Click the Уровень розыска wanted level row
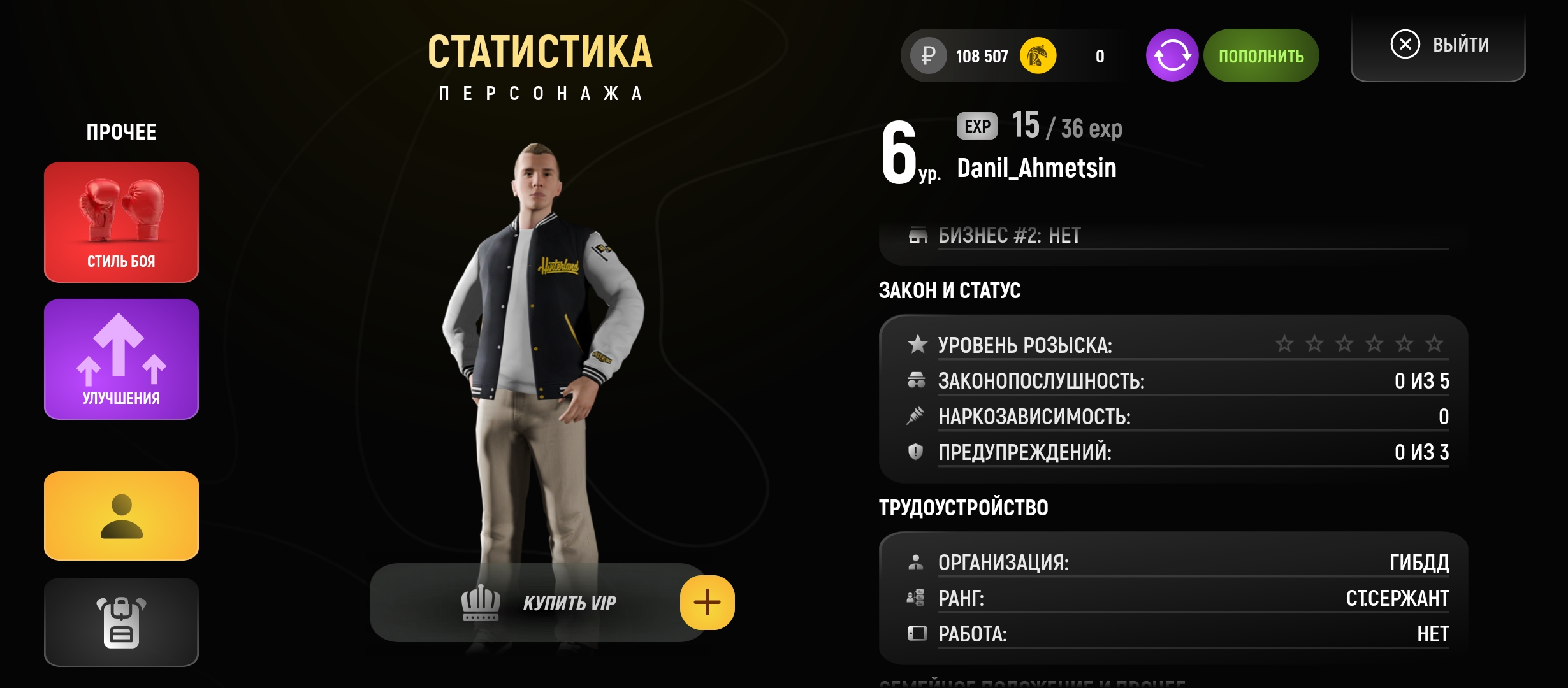Image resolution: width=1568 pixels, height=688 pixels. pos(1177,345)
